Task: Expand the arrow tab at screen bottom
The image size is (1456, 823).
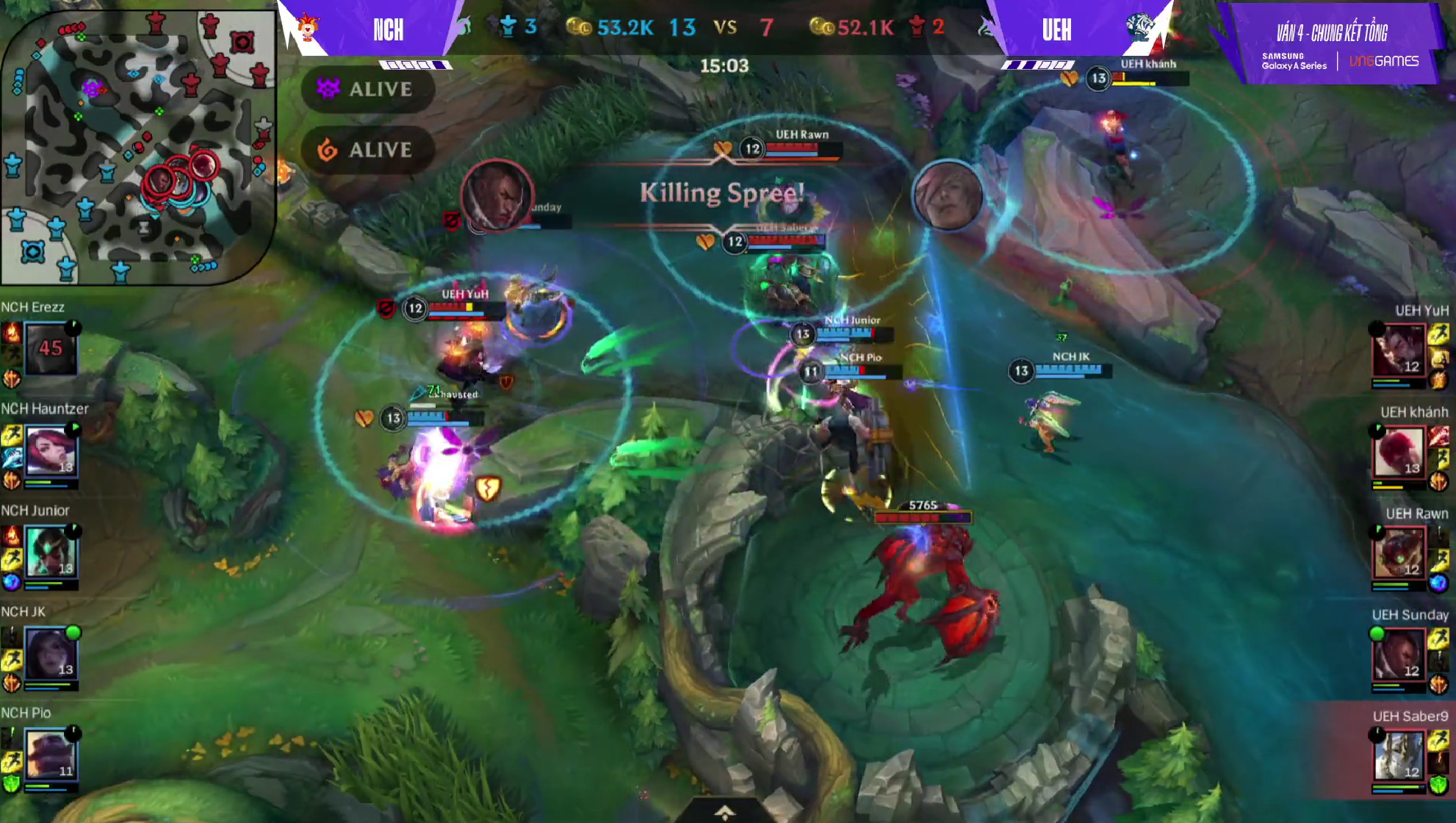Action: (724, 811)
